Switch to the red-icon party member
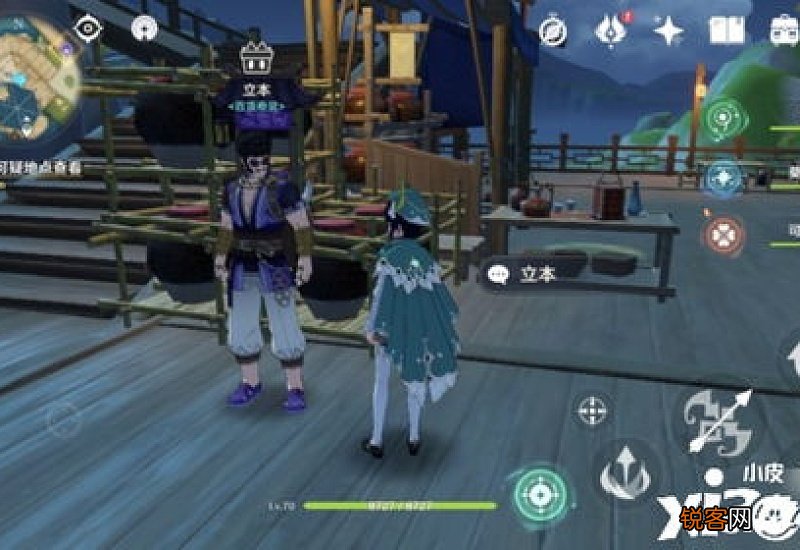 tap(721, 236)
